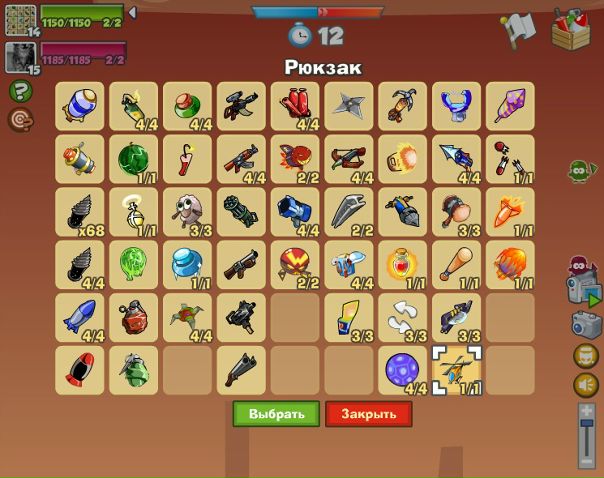Choose the green watermelon item
The width and height of the screenshot is (604, 478).
point(133,159)
